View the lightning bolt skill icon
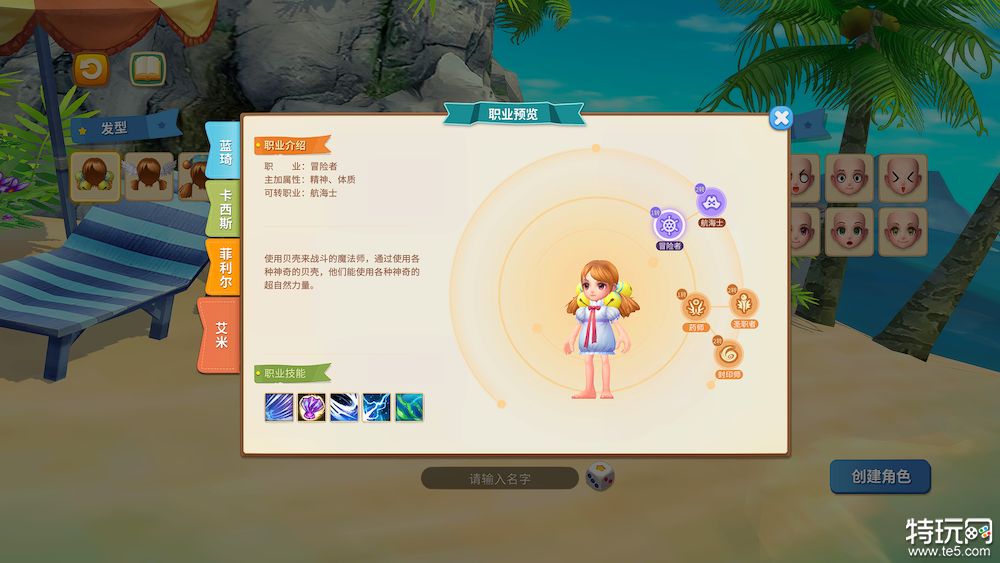1000x563 pixels. [377, 407]
